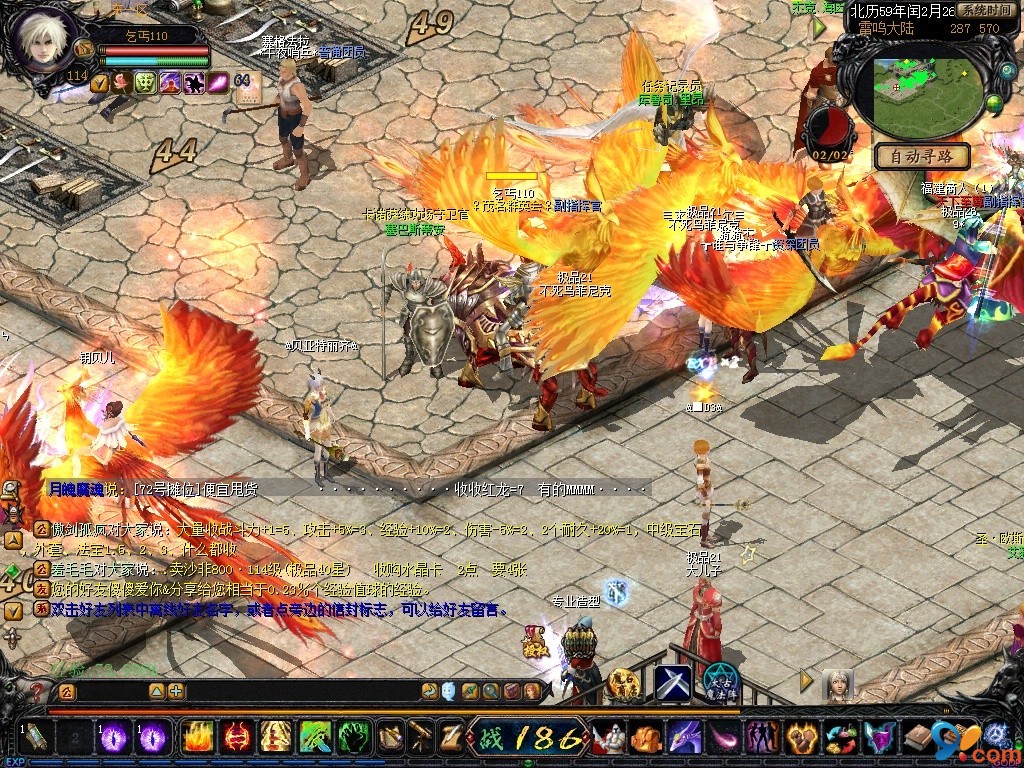This screenshot has width=1024, height=768.
Task: Click the 自动寻路 auto-pathfinding button
Action: pos(922,156)
